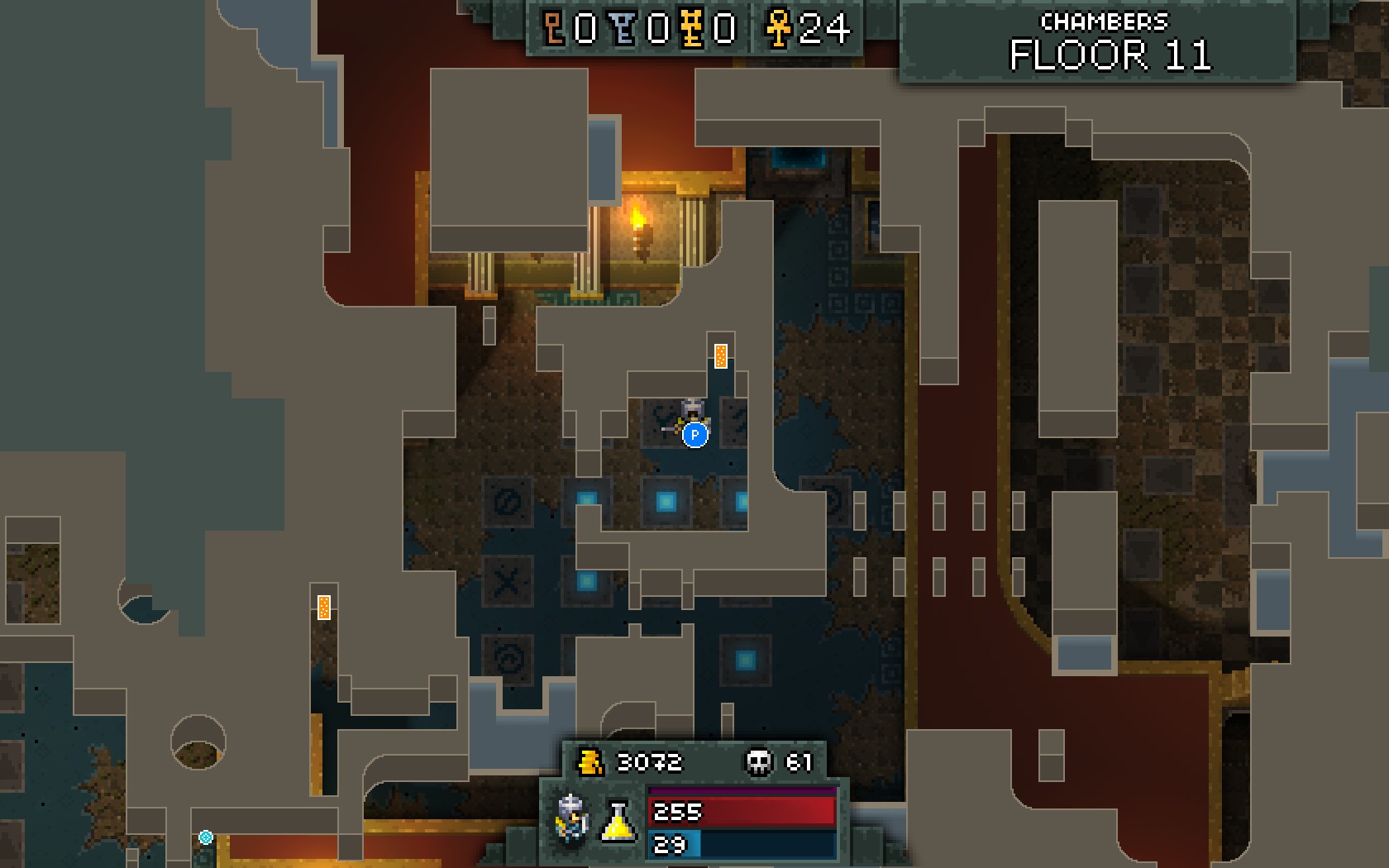Screen dimensions: 1389x868
Task: Click the yellow potion flask icon
Action: pos(618,821)
